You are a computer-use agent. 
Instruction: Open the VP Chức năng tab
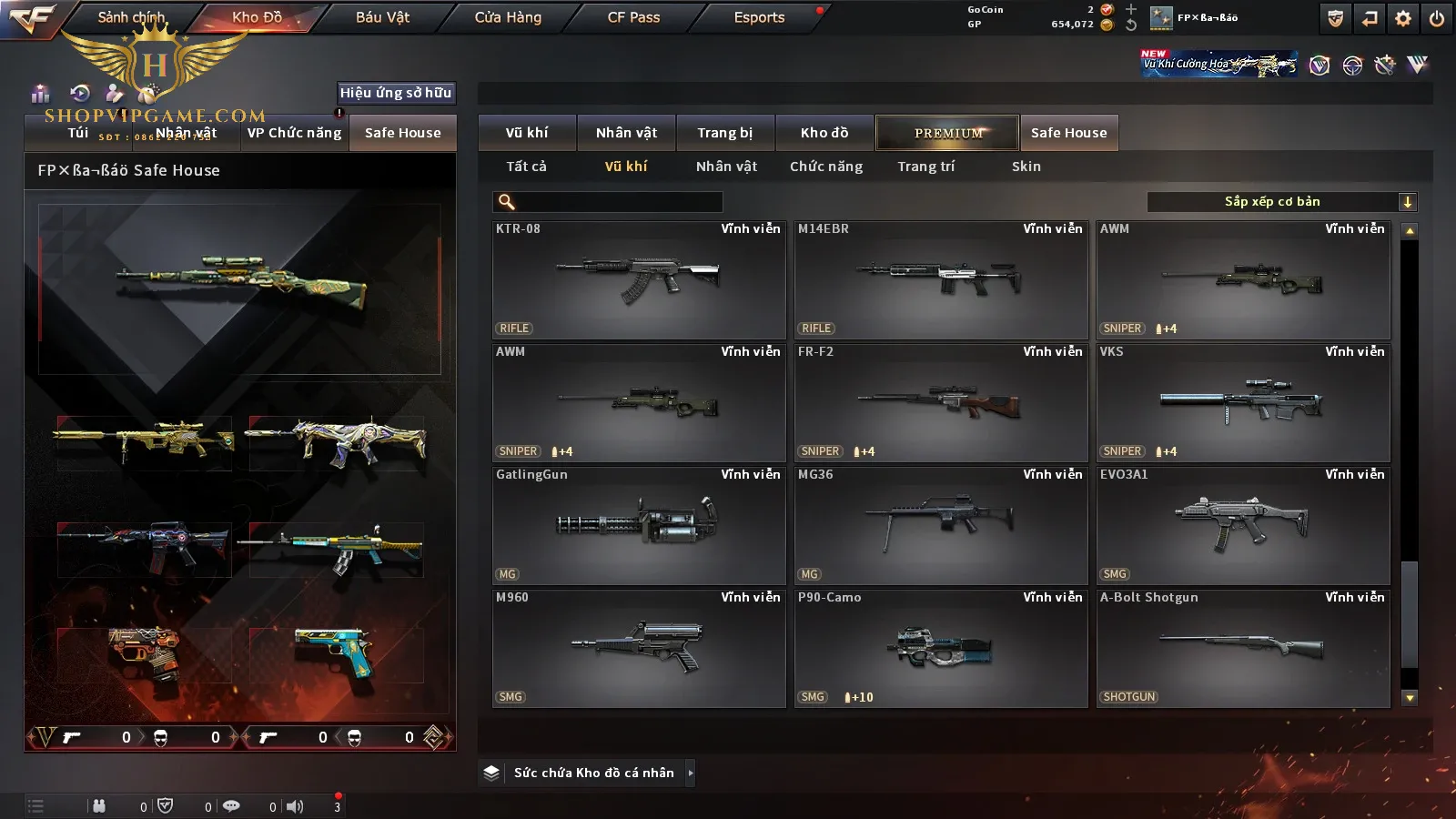(294, 133)
